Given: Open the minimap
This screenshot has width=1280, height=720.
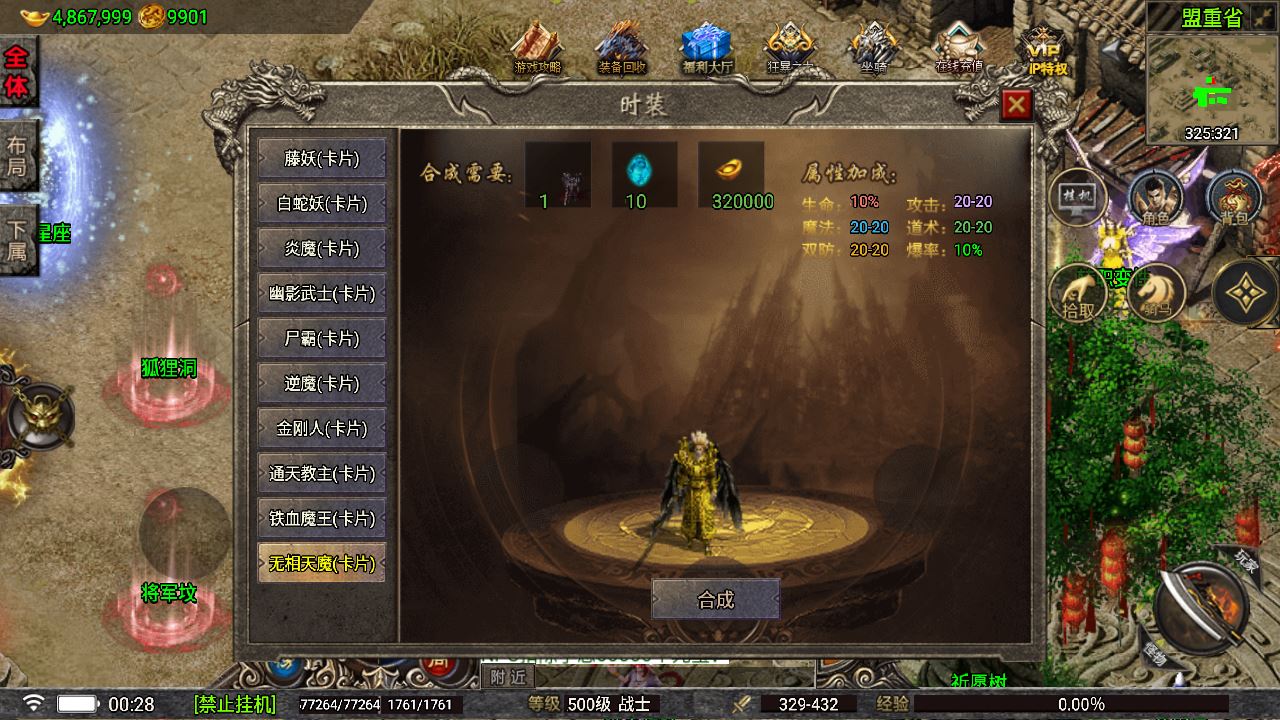Looking at the screenshot, I should point(1211,90).
